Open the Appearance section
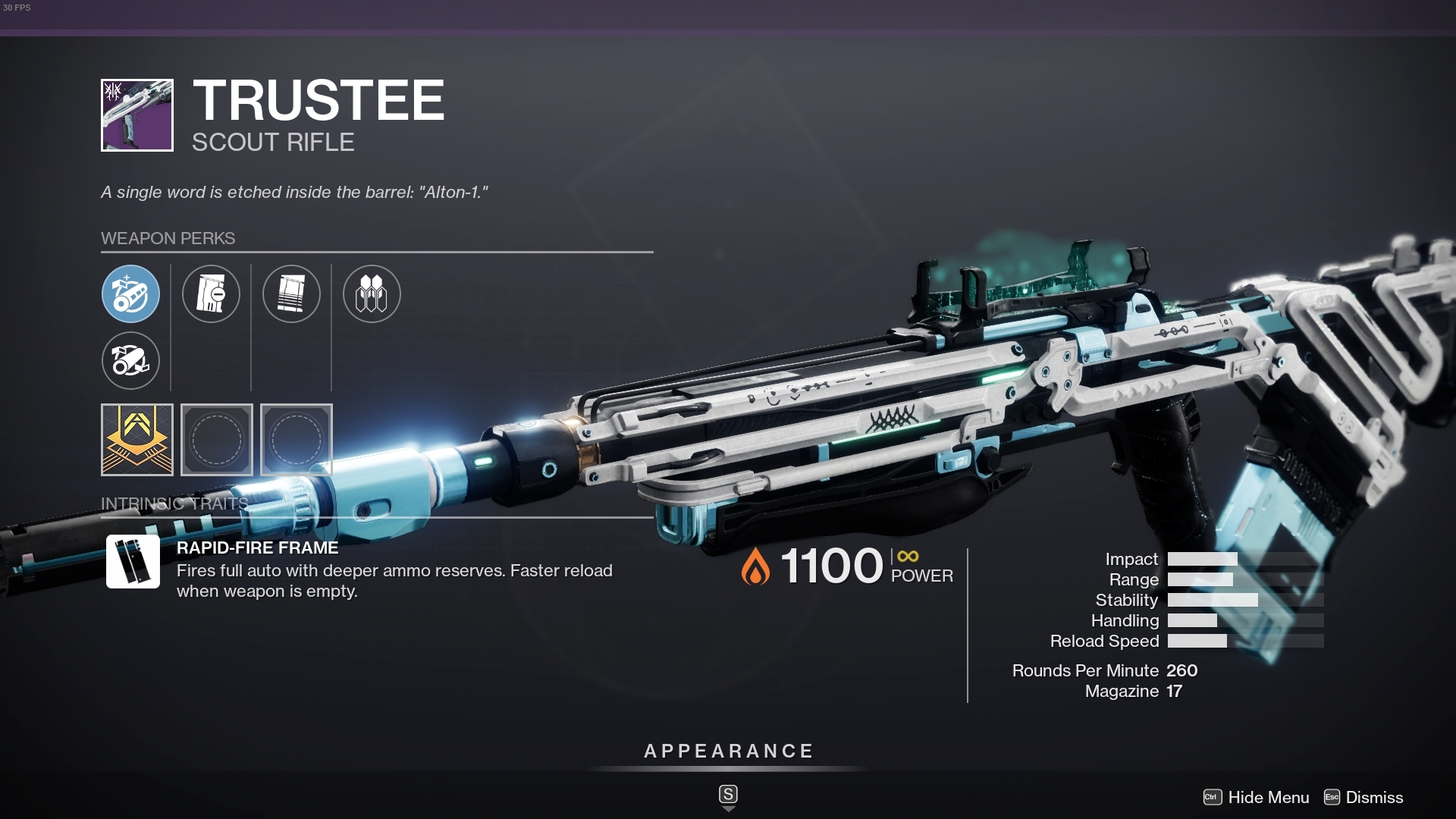Viewport: 1456px width, 819px height. [728, 752]
